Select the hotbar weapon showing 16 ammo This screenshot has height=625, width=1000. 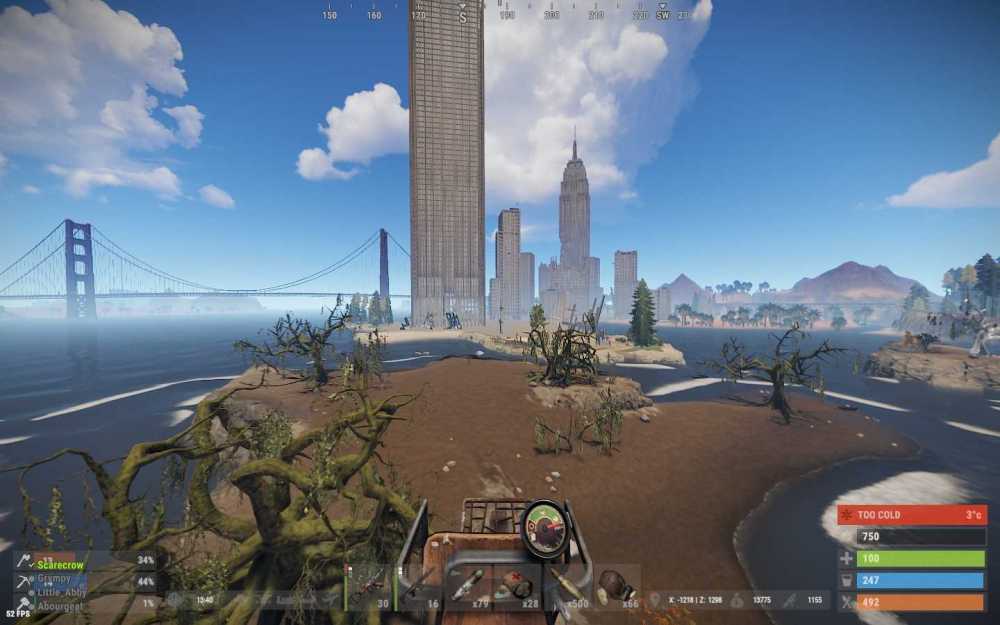pyautogui.click(x=418, y=587)
